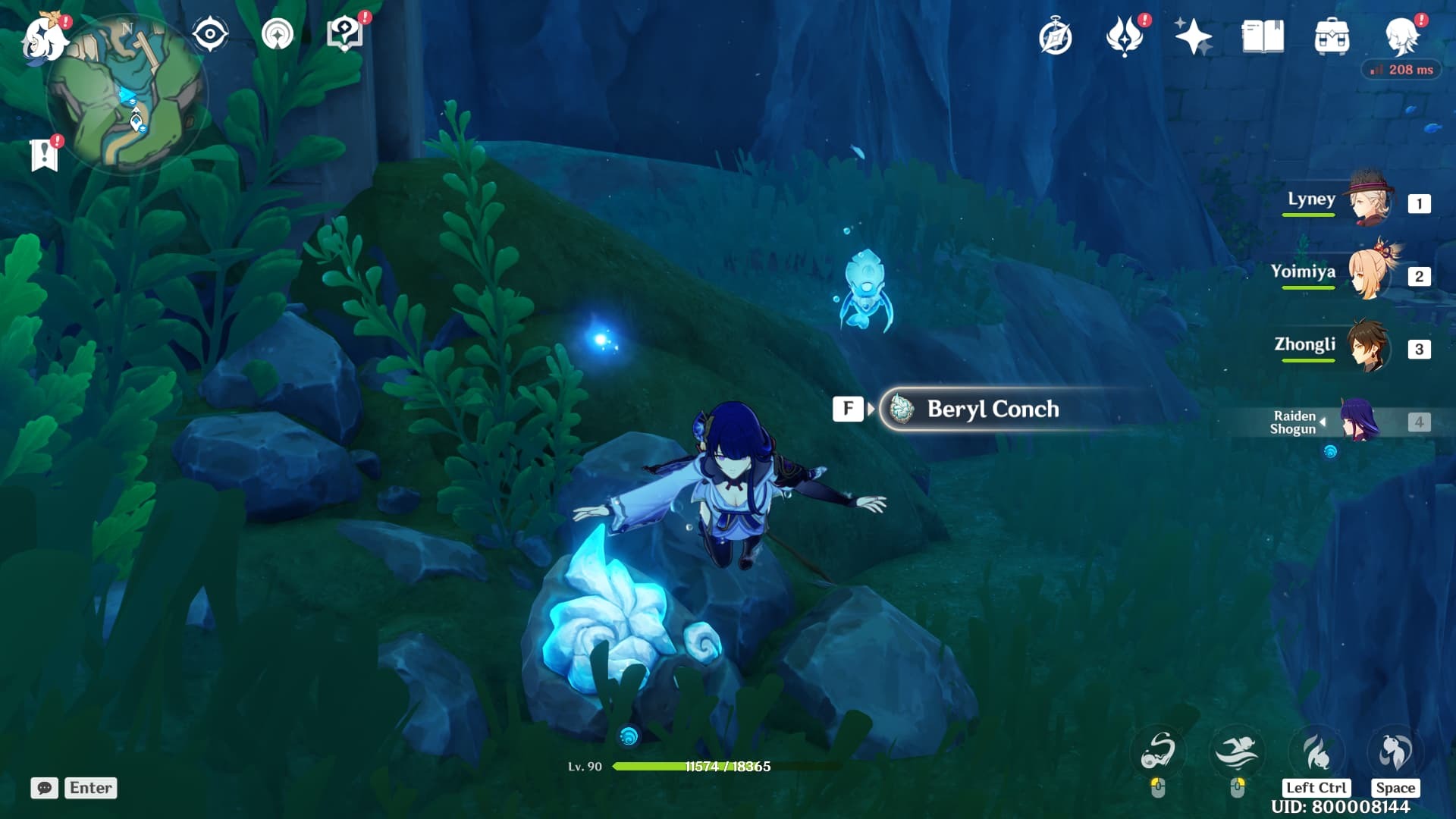Activate the swimming figure dive ability

point(1237,752)
